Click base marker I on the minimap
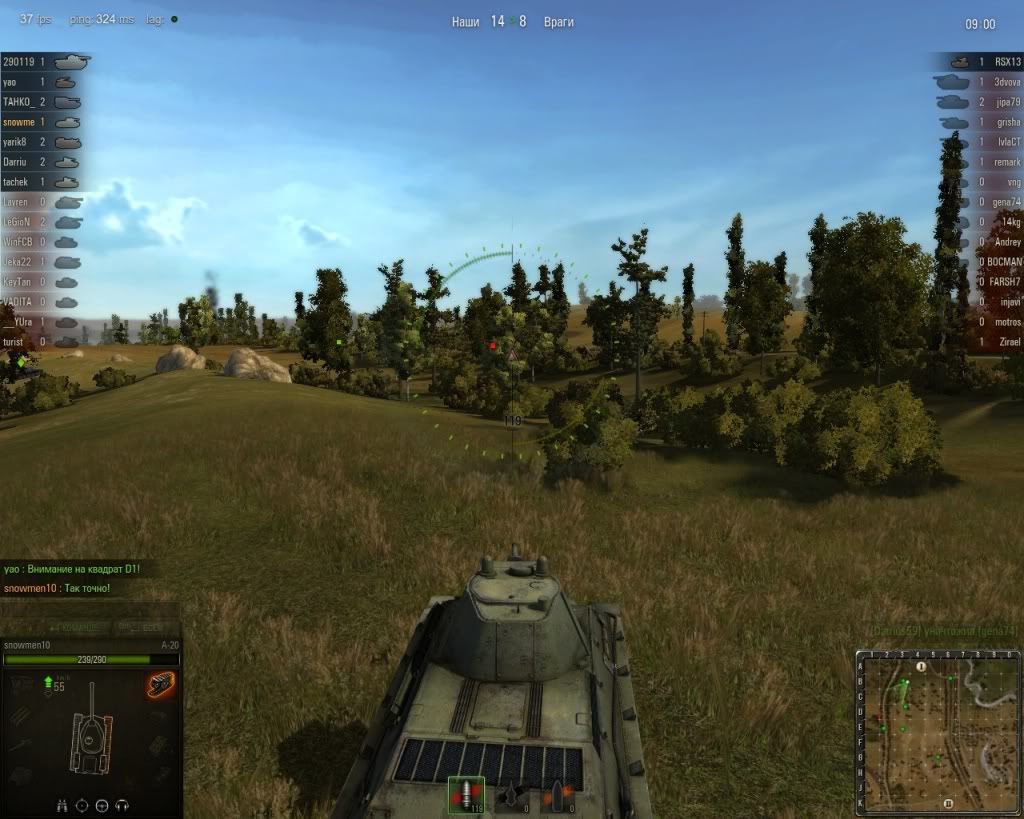Viewport: 1024px width, 819px height. 921,666
